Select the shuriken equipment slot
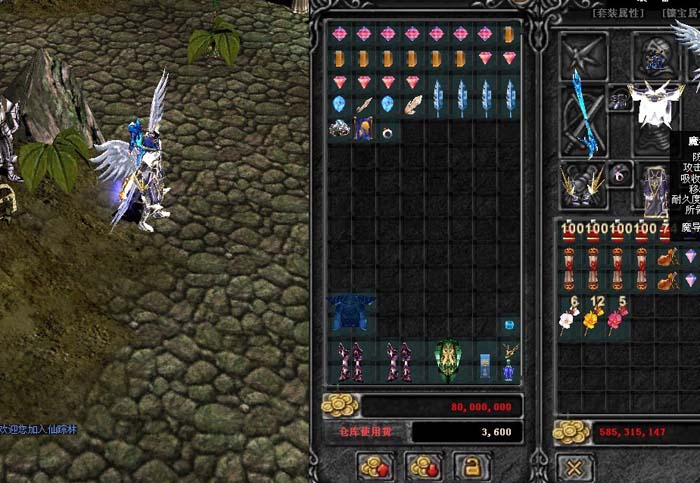Viewport: 700px width, 483px height. tap(583, 55)
